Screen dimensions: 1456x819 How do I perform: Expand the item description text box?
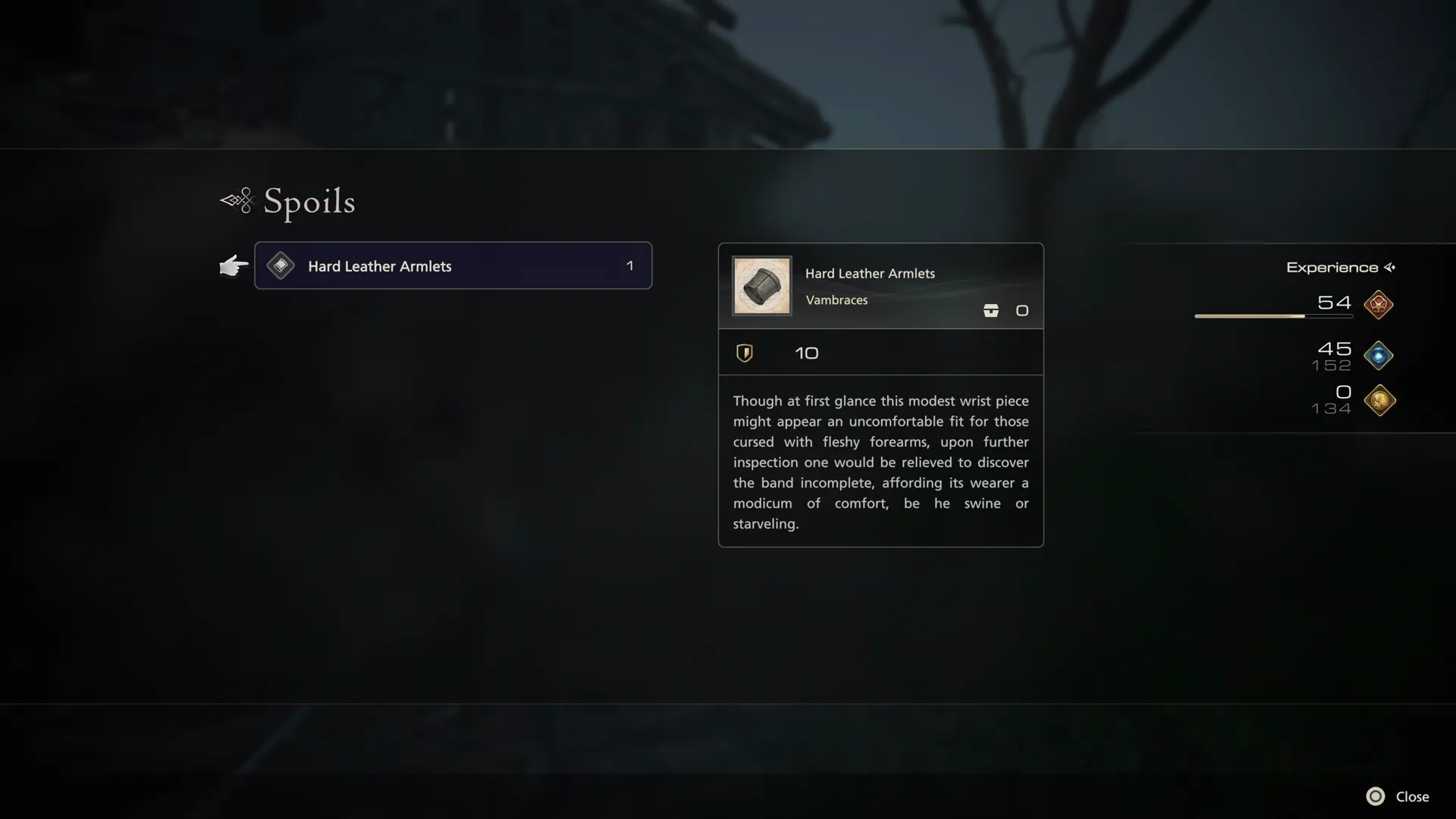pyautogui.click(x=880, y=462)
